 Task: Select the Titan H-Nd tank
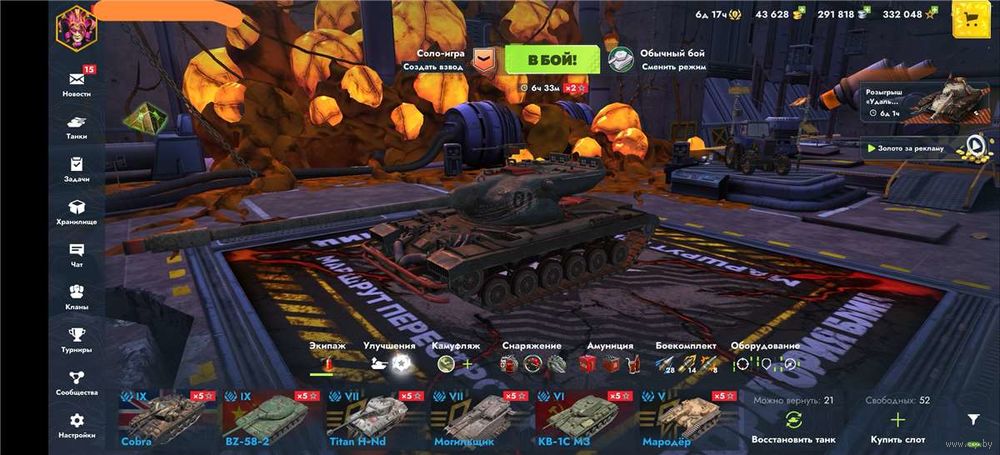click(372, 418)
